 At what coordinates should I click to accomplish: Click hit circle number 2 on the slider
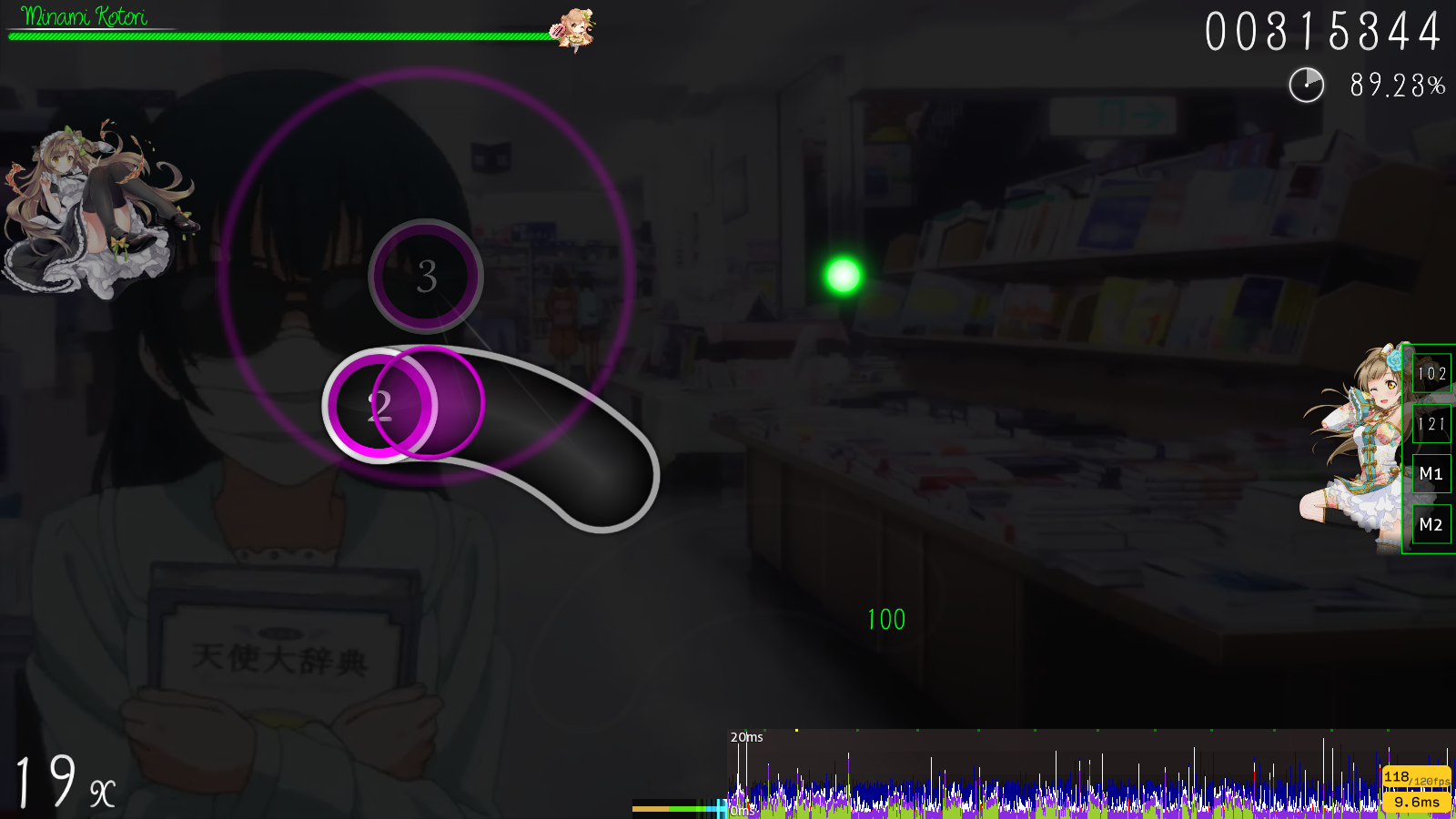382,407
